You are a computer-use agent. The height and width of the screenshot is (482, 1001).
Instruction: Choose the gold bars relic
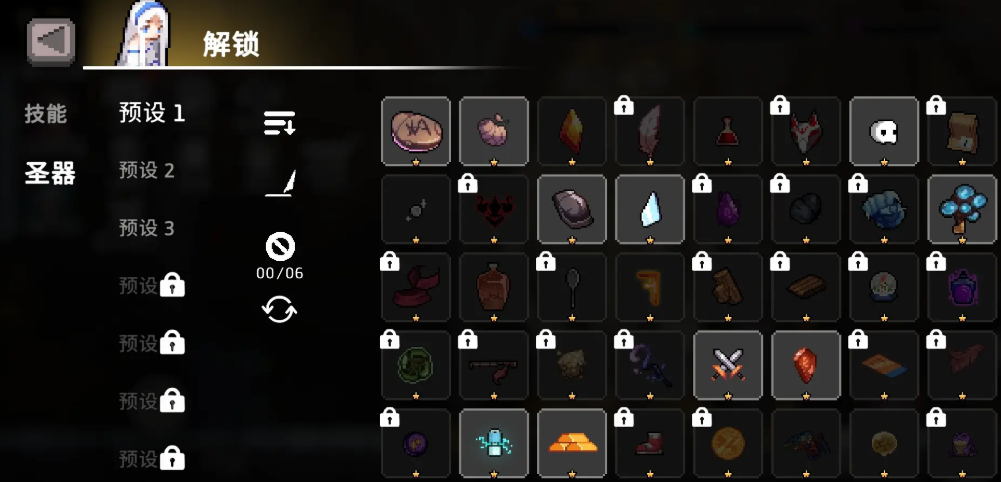click(572, 443)
